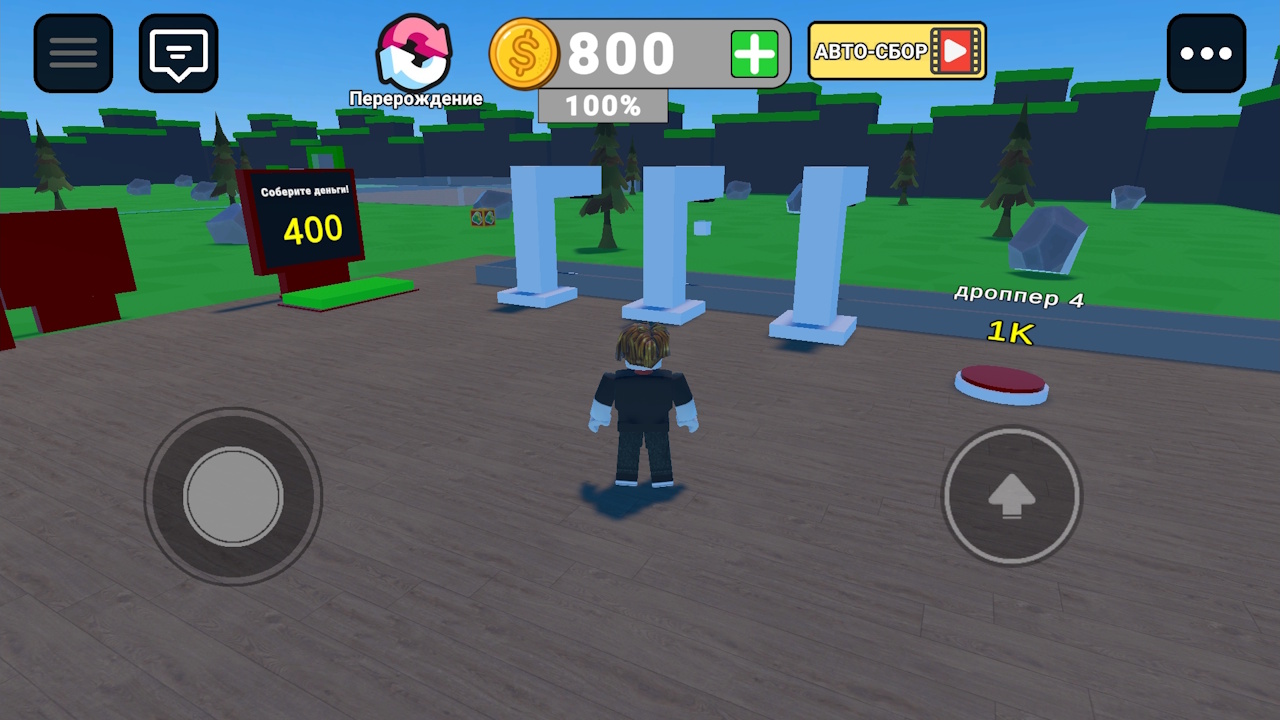Tap the green plus icon to buy money
The image size is (1280, 720).
[x=754, y=52]
